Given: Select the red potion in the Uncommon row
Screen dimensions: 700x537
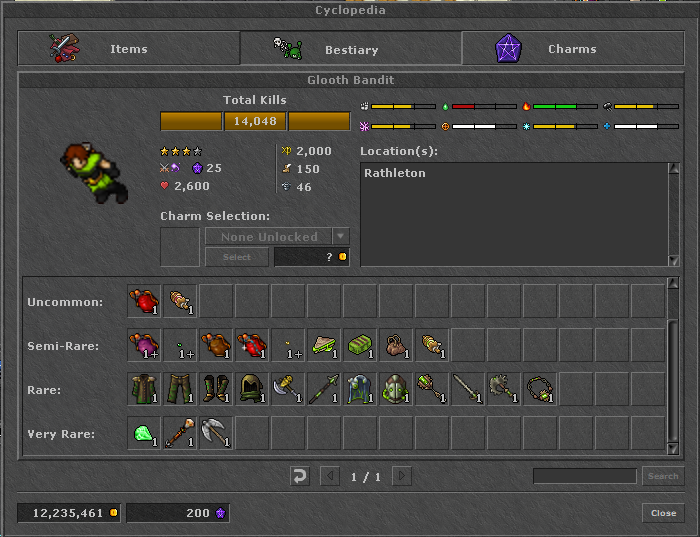Looking at the screenshot, I should point(144,301).
